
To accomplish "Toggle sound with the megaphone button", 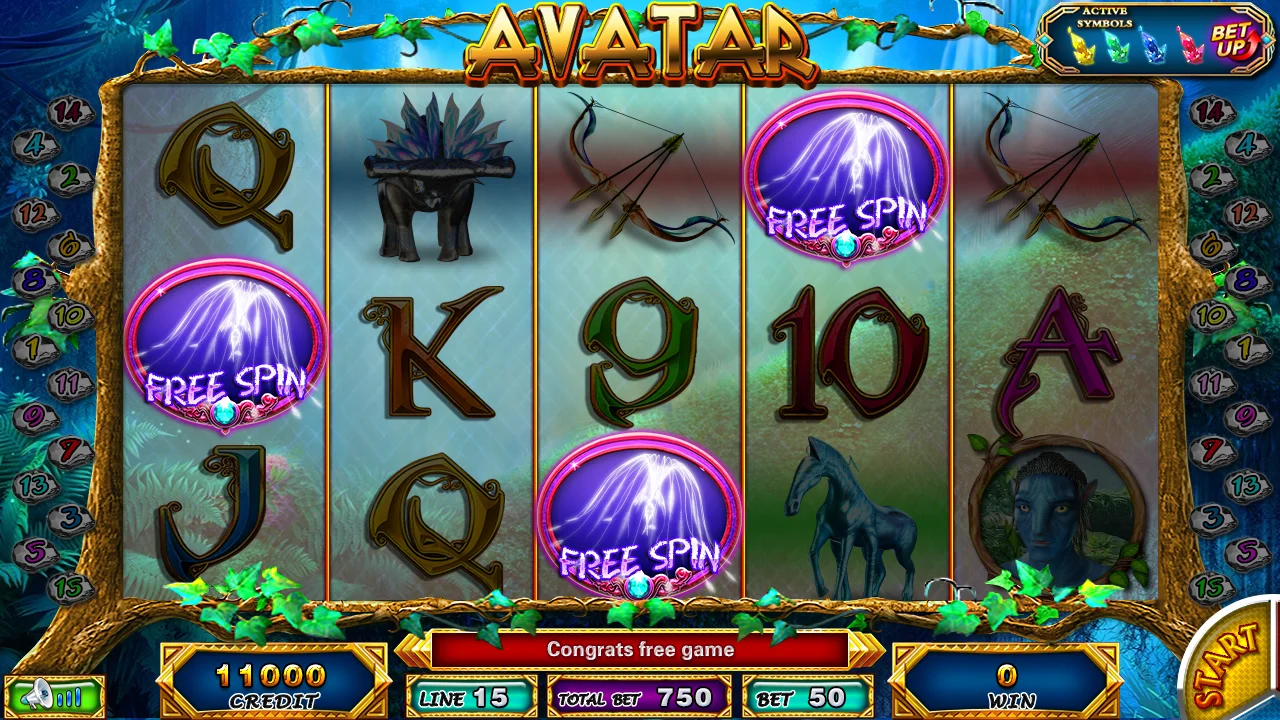I will (53, 695).
